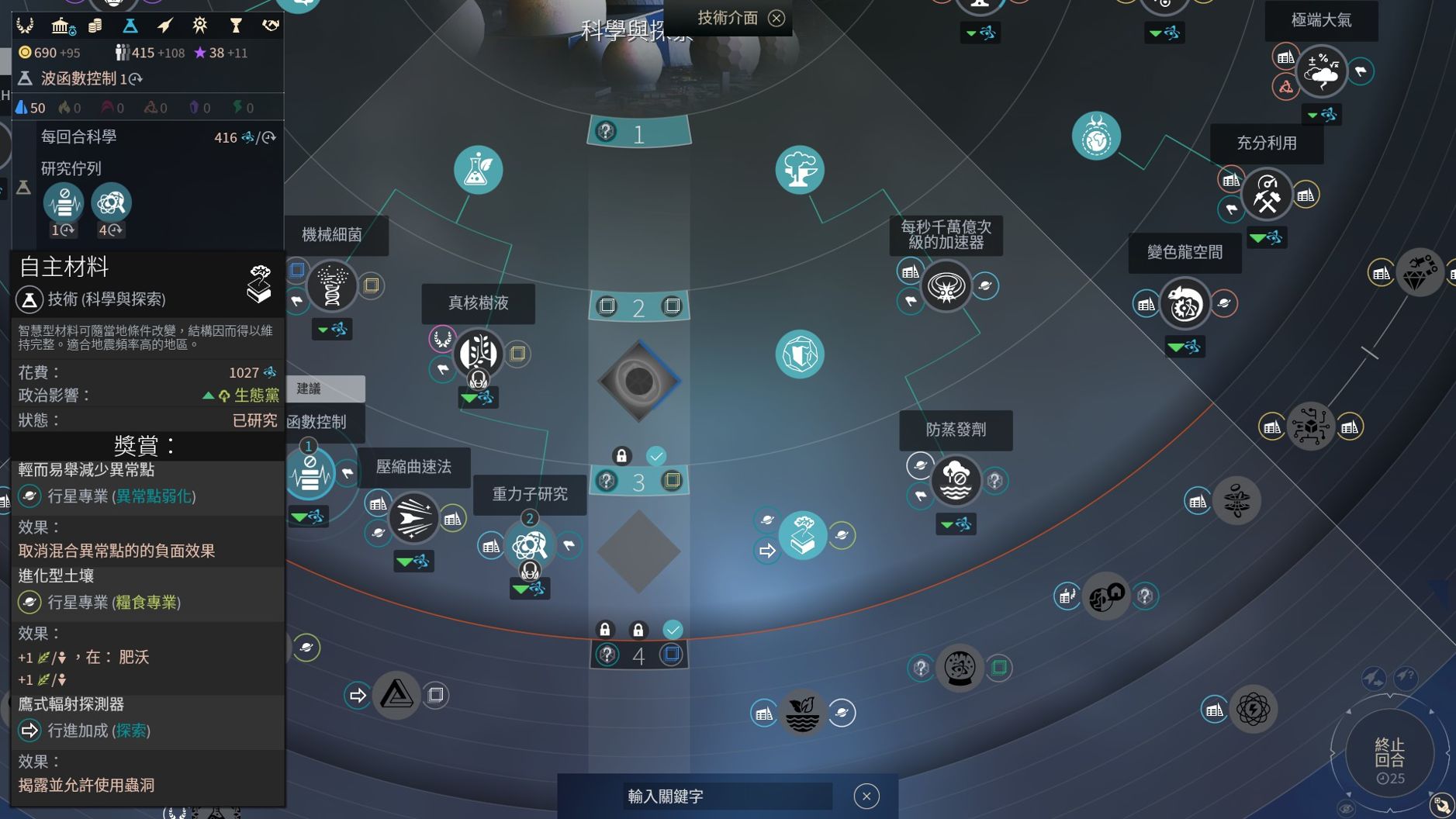Select the 重力子研究 atom tech node
Screen dimensions: 1456x819
click(x=530, y=545)
